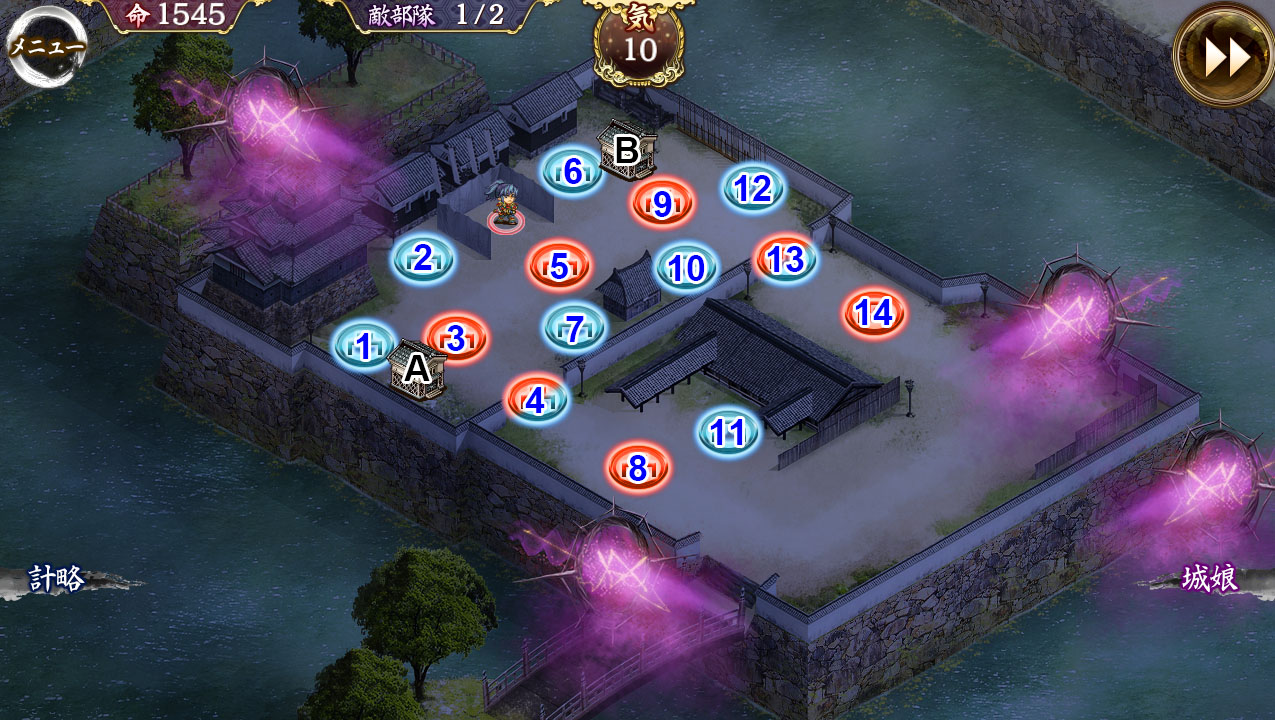Select blue deployment tile 10
Screen dimensions: 1275x720
tap(686, 268)
